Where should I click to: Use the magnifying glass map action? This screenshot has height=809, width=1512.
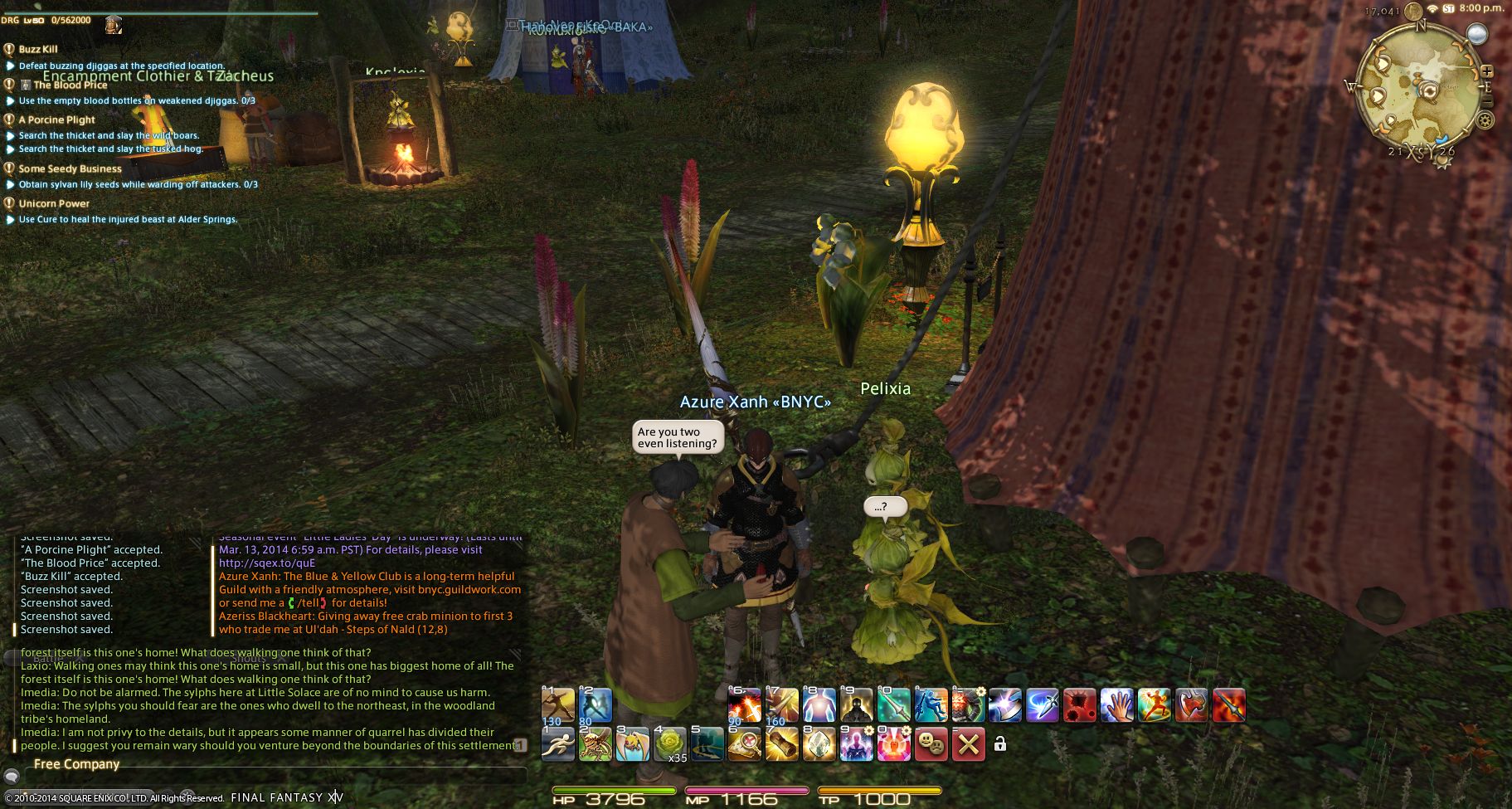tap(744, 744)
